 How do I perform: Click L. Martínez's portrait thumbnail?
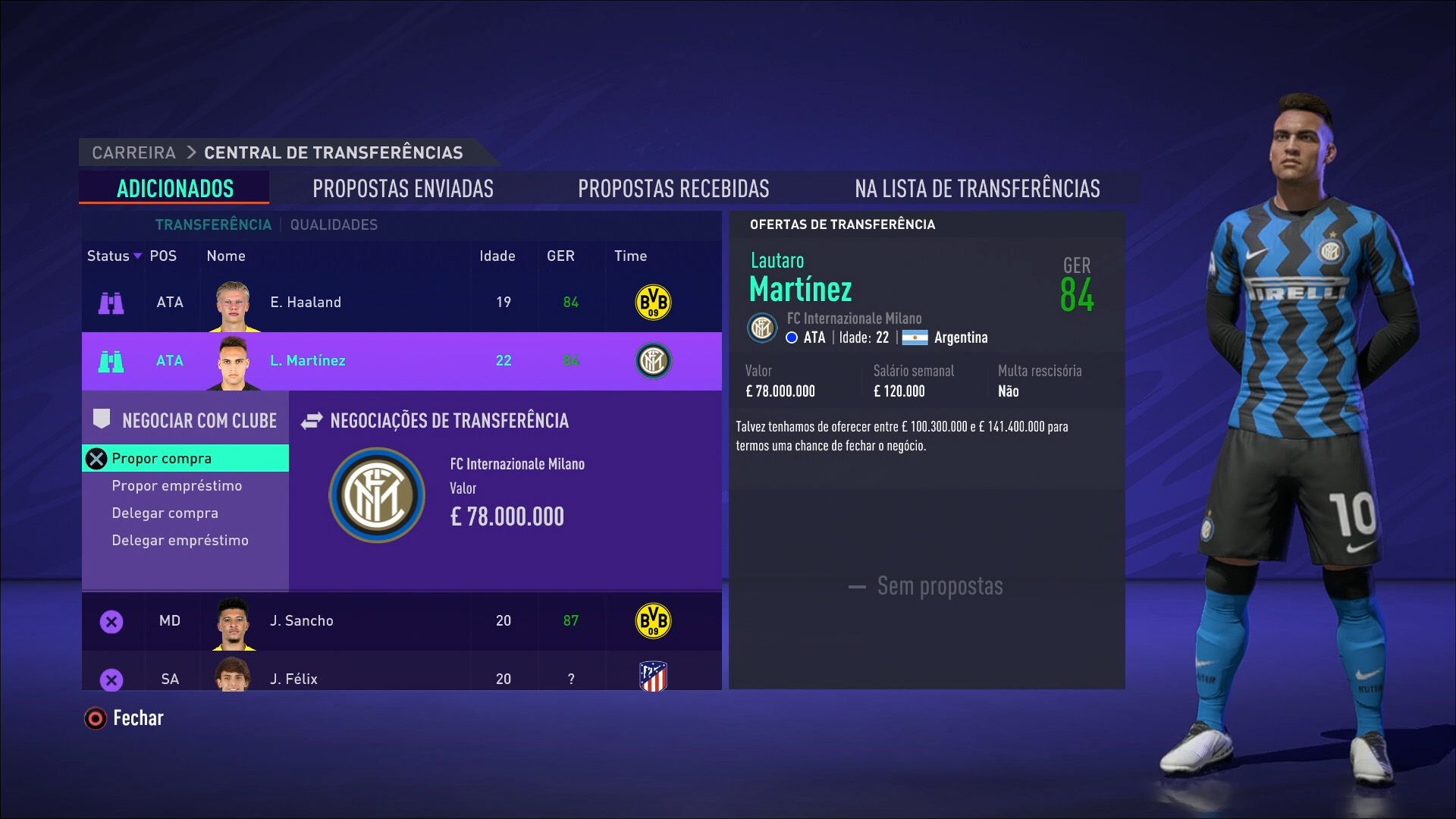click(235, 361)
